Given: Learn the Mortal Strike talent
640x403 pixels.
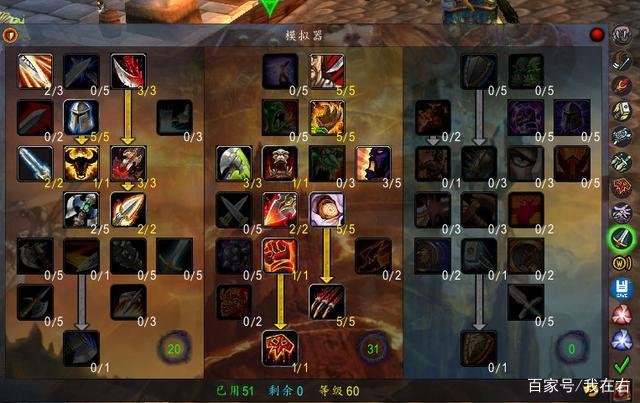Looking at the screenshot, I should [81, 347].
